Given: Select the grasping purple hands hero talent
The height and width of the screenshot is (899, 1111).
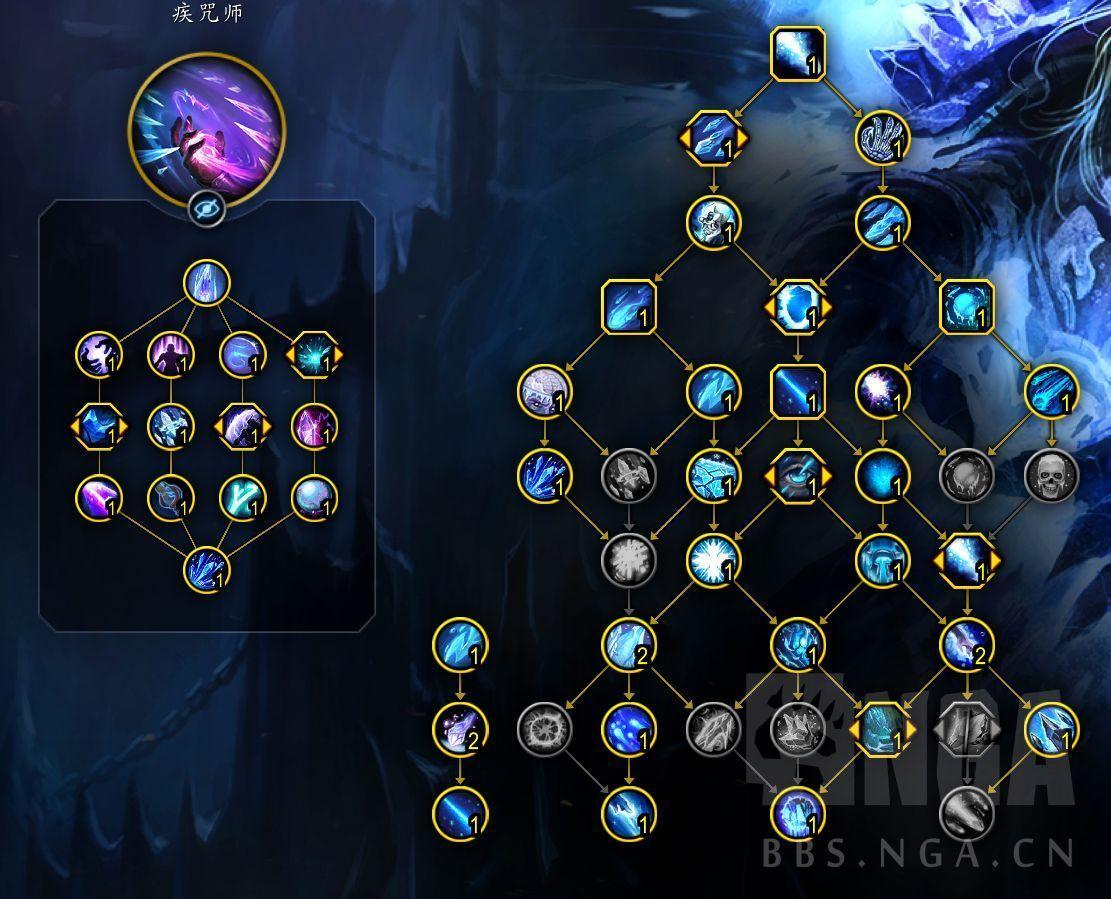Looking at the screenshot, I should point(99,354).
